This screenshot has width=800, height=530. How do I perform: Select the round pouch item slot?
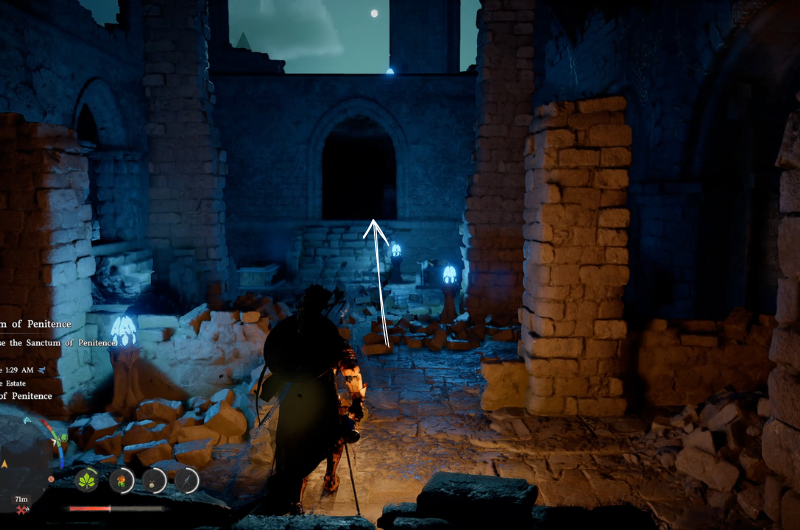pos(154,480)
